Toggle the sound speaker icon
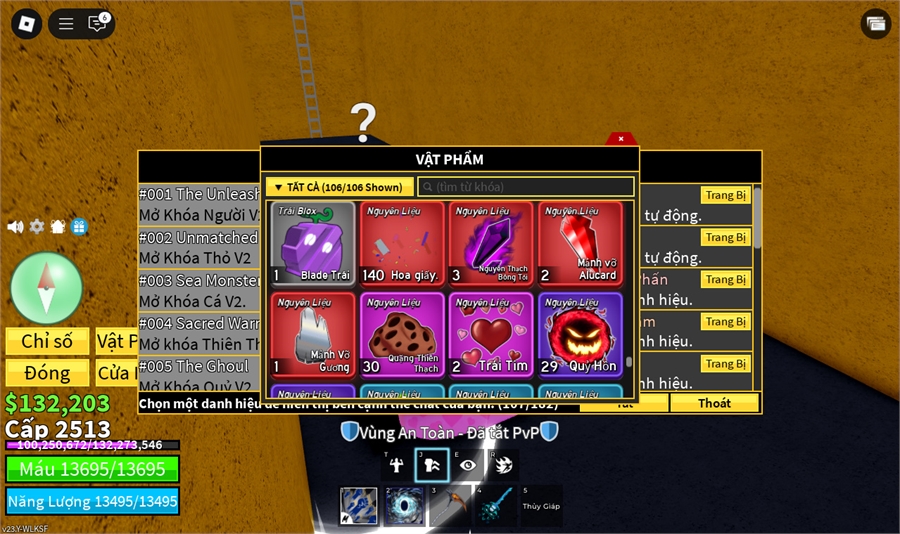 click(15, 227)
